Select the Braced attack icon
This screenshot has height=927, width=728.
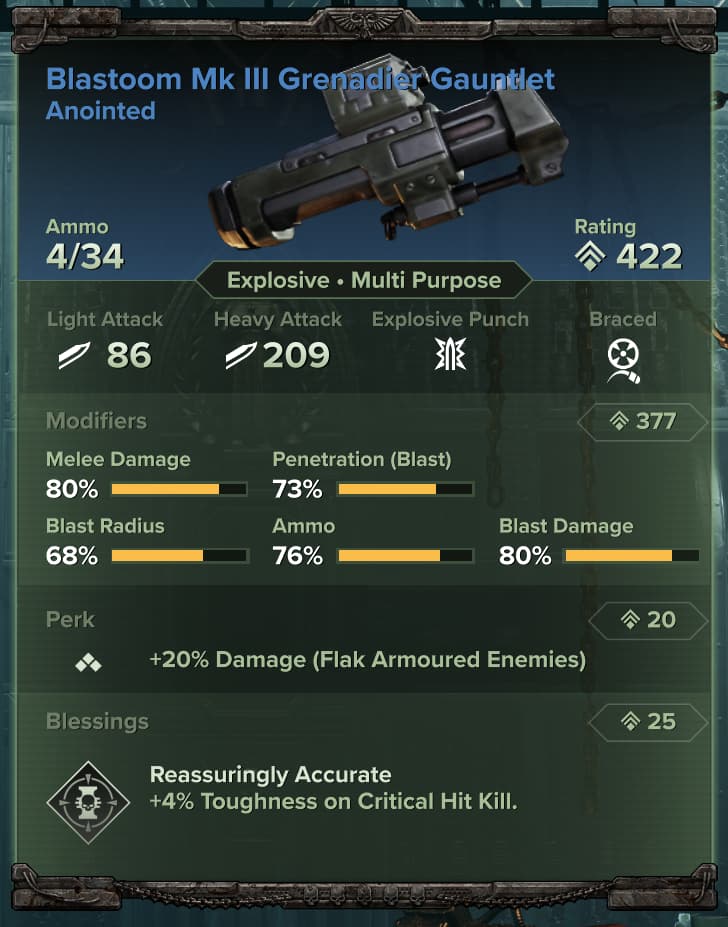click(x=624, y=359)
